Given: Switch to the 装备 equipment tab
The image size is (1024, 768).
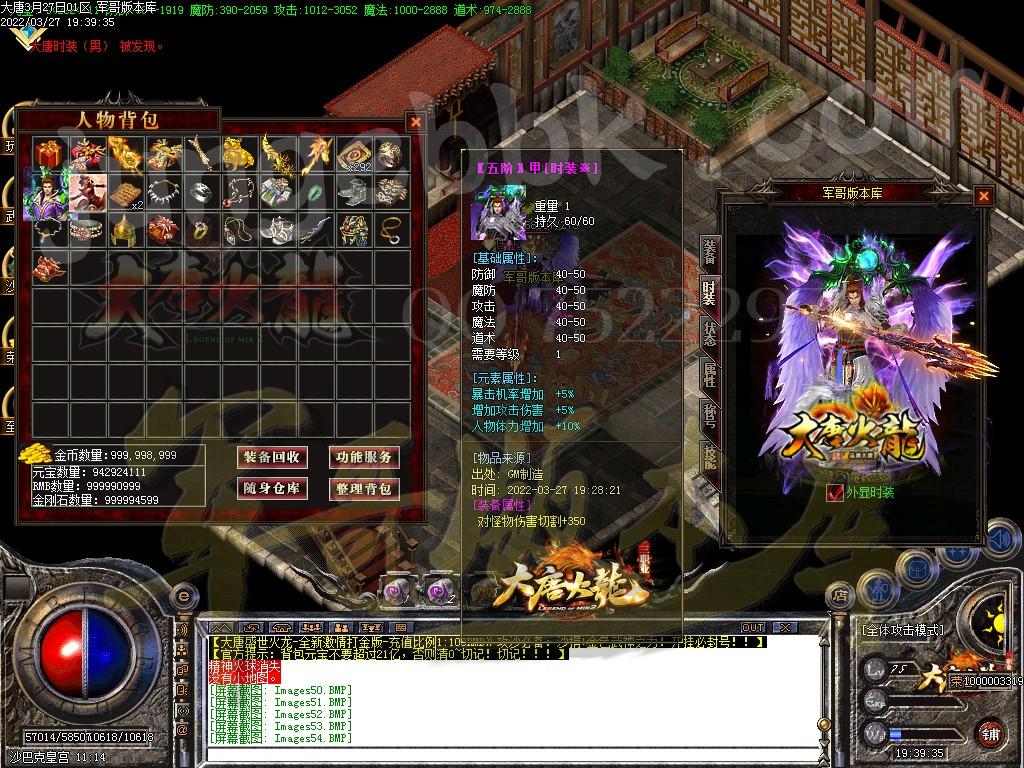Looking at the screenshot, I should point(709,250).
